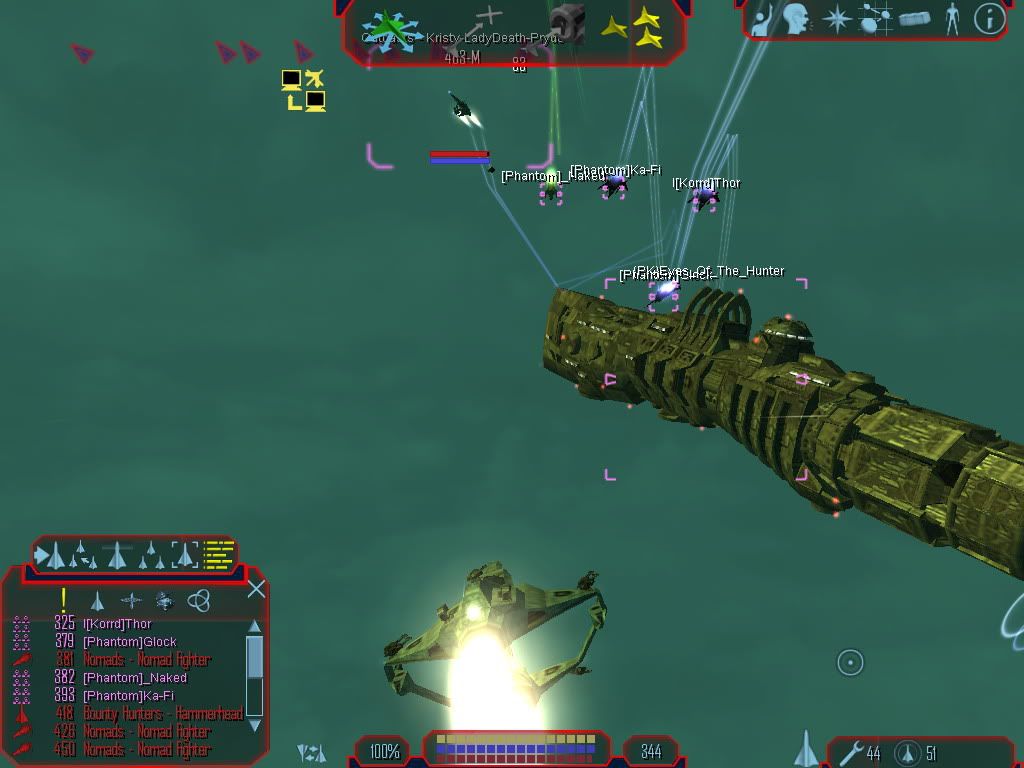Open the navigation map star icon
Viewport: 1024px width, 768px height.
pyautogui.click(x=836, y=19)
